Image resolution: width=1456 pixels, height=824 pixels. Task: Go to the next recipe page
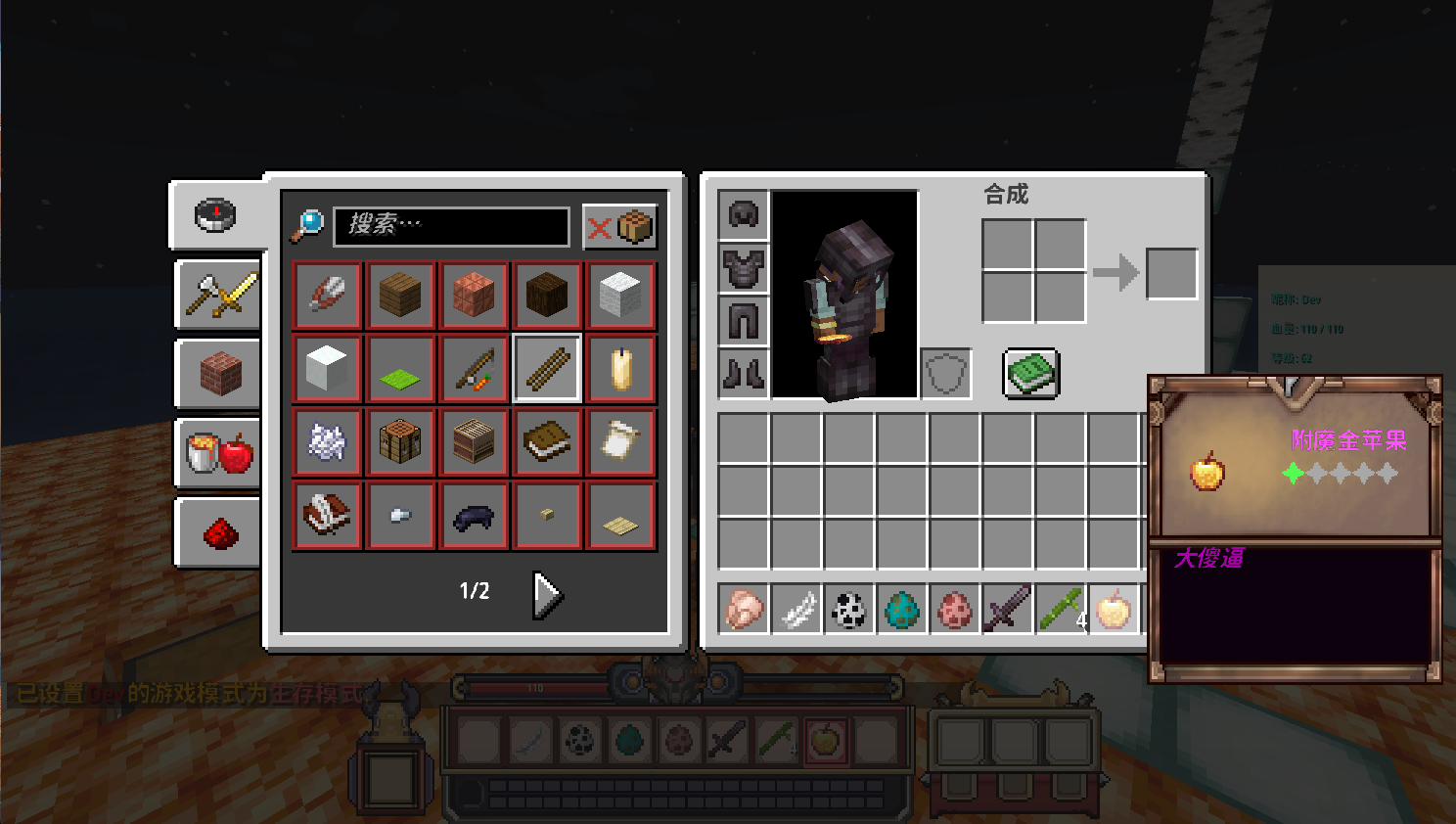coord(547,594)
